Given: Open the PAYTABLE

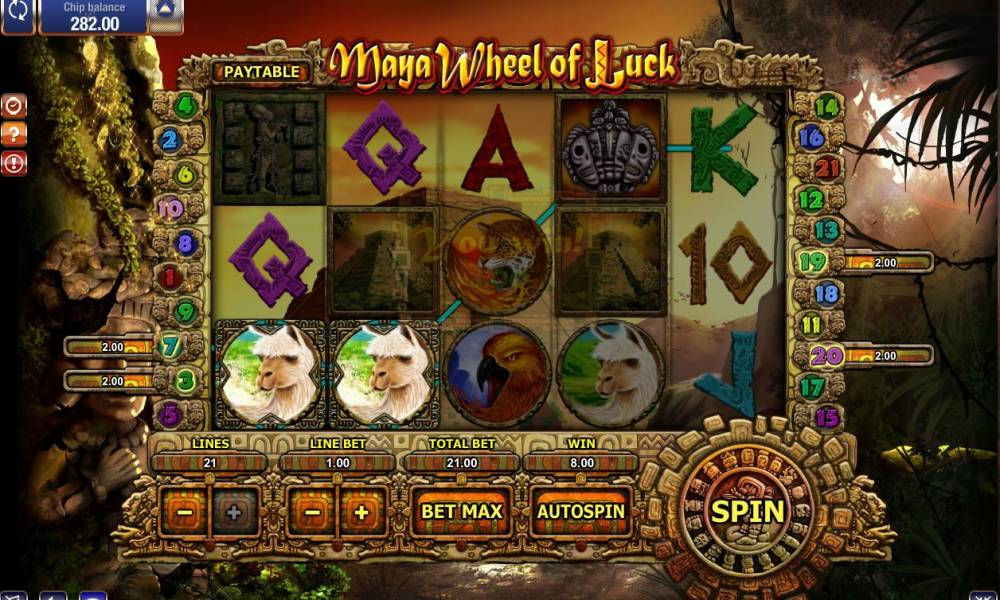Looking at the screenshot, I should click(261, 72).
